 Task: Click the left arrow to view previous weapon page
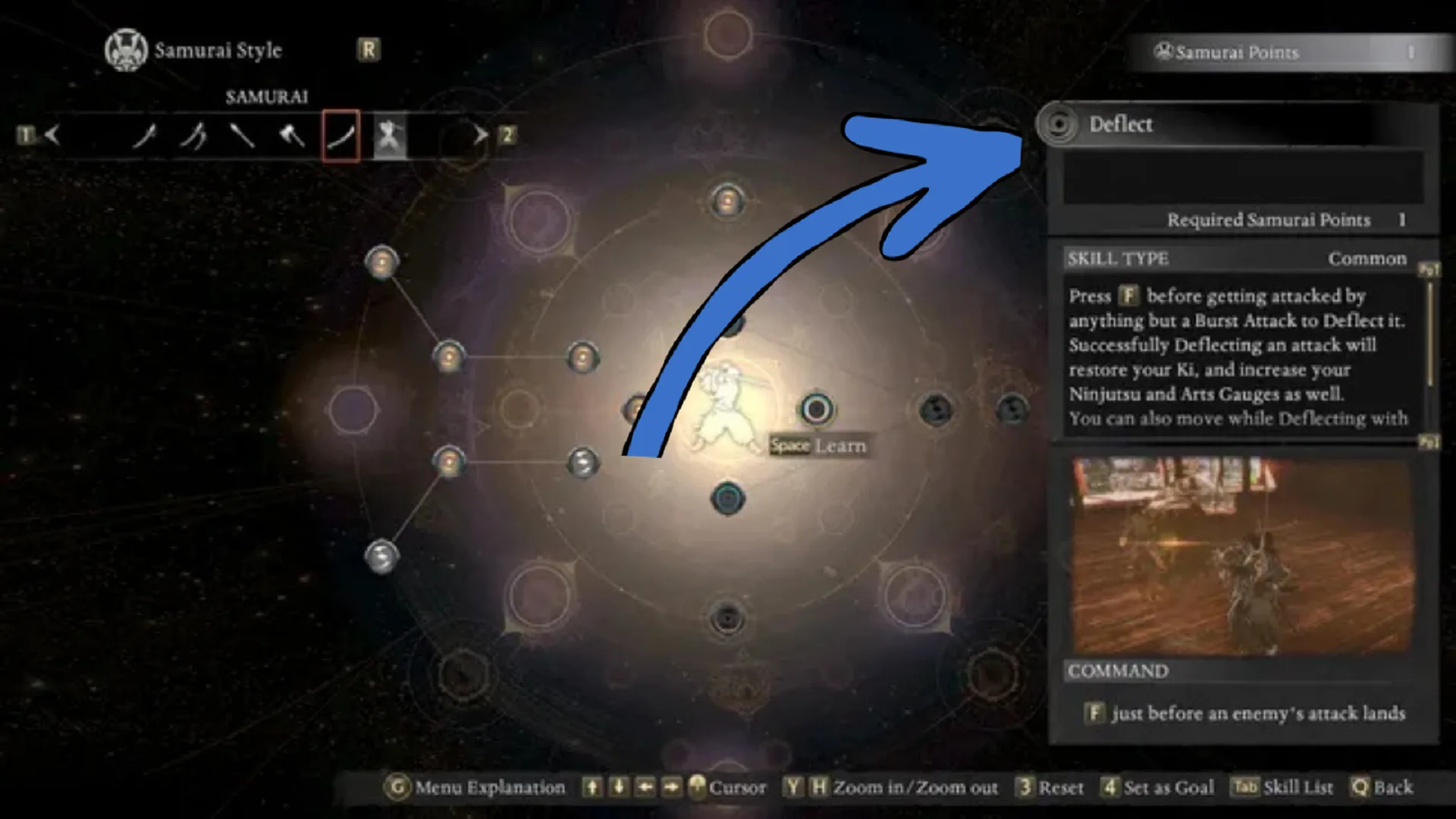pos(52,135)
